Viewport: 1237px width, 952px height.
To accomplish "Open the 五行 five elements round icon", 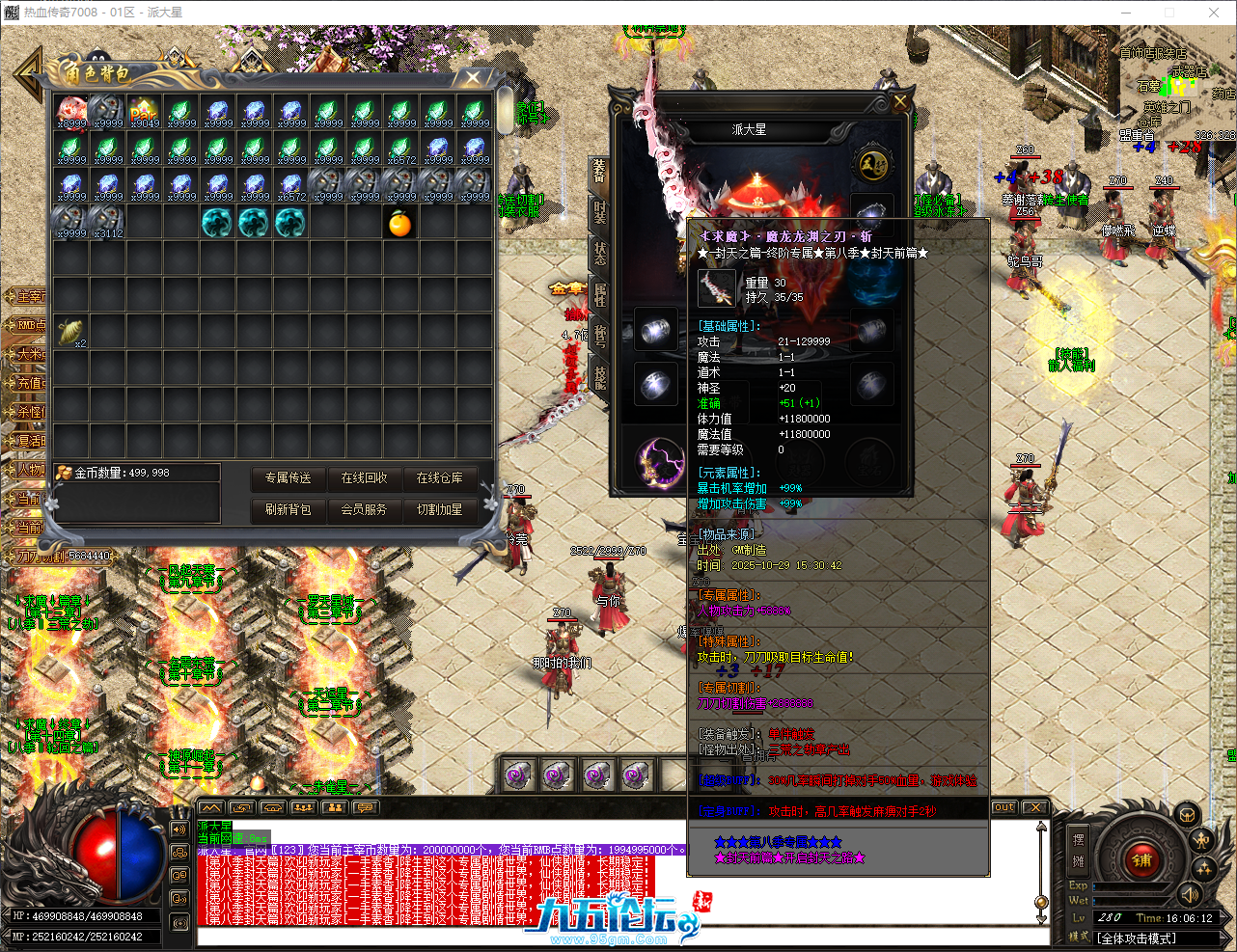I will point(872,164).
